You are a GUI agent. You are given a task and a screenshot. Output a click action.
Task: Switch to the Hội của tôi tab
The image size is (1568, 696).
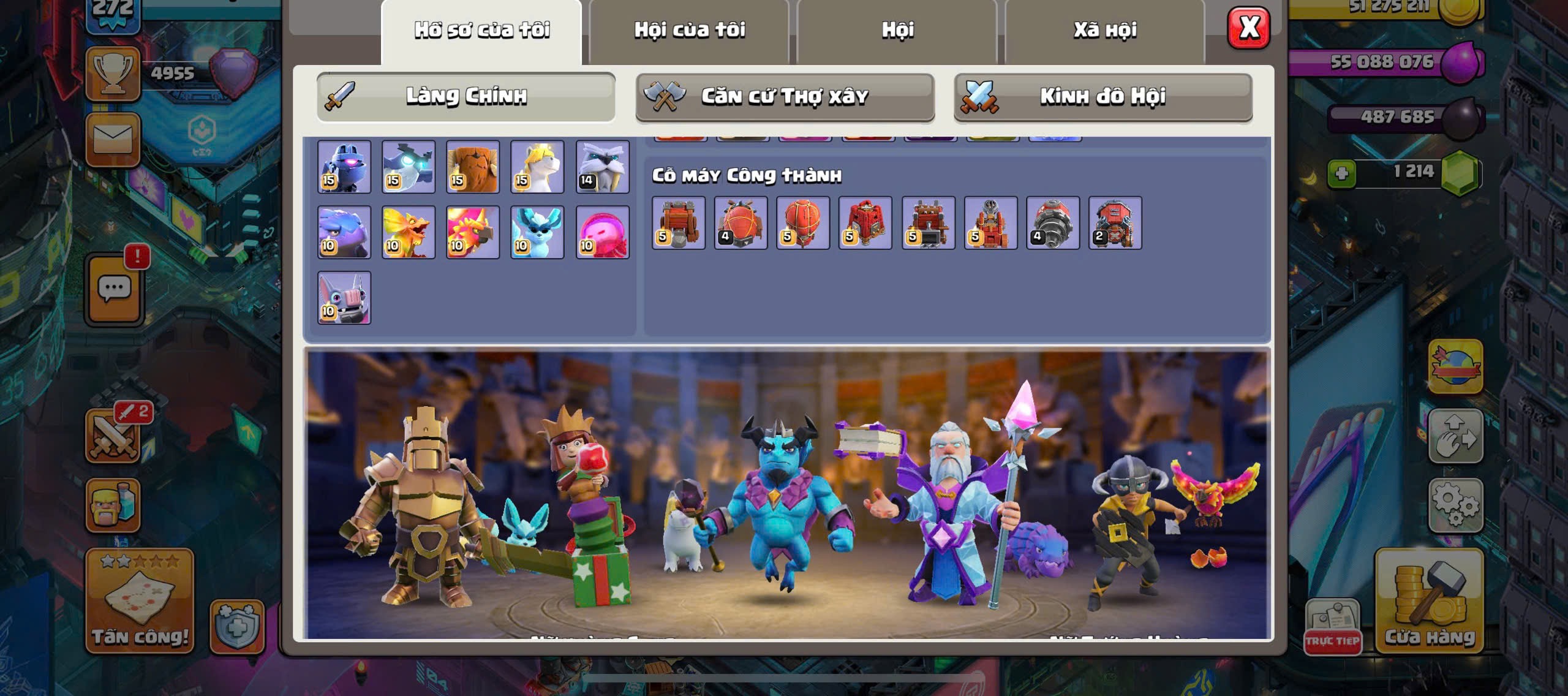coord(689,31)
